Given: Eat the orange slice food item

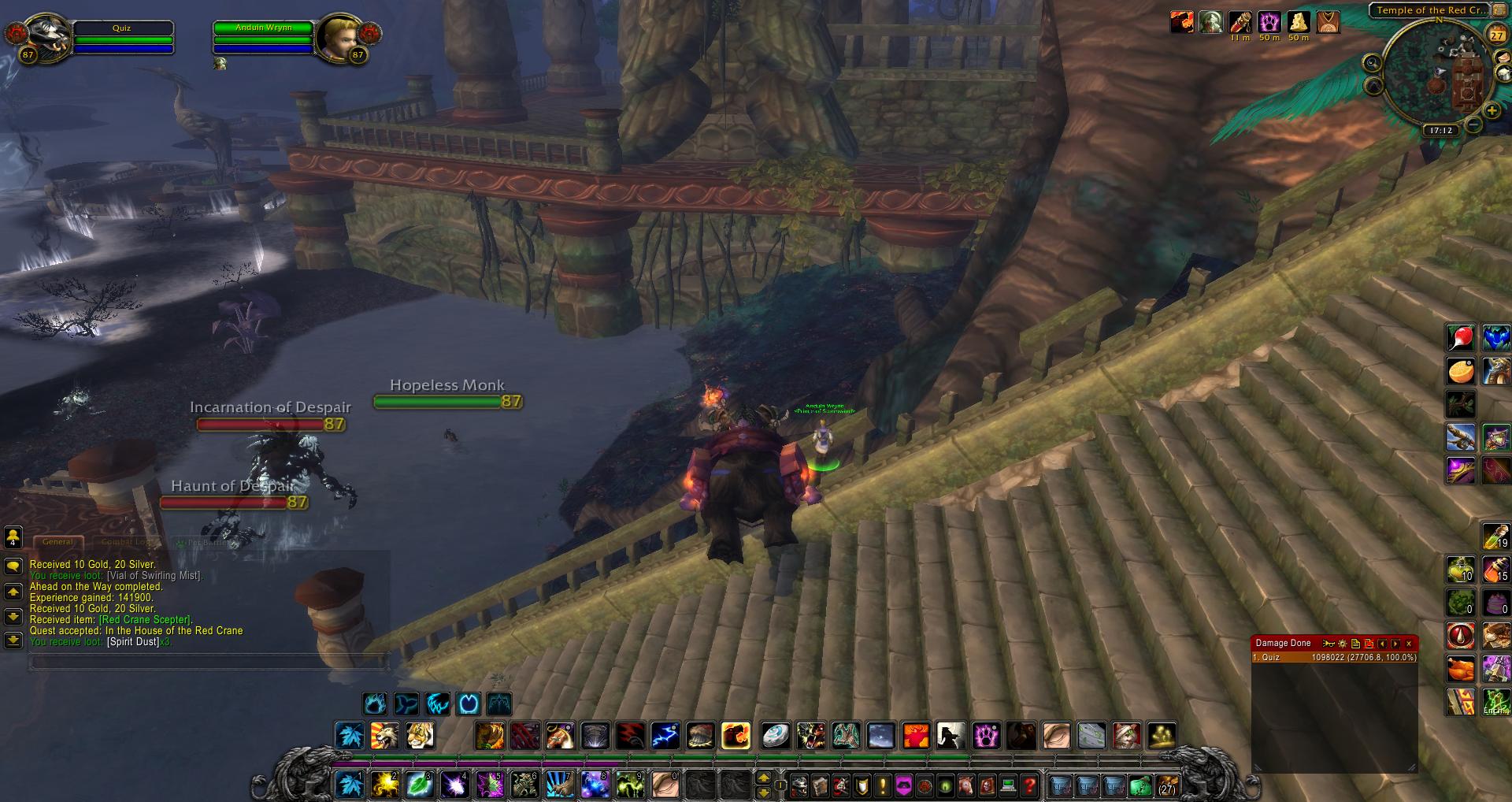Looking at the screenshot, I should tap(1461, 370).
